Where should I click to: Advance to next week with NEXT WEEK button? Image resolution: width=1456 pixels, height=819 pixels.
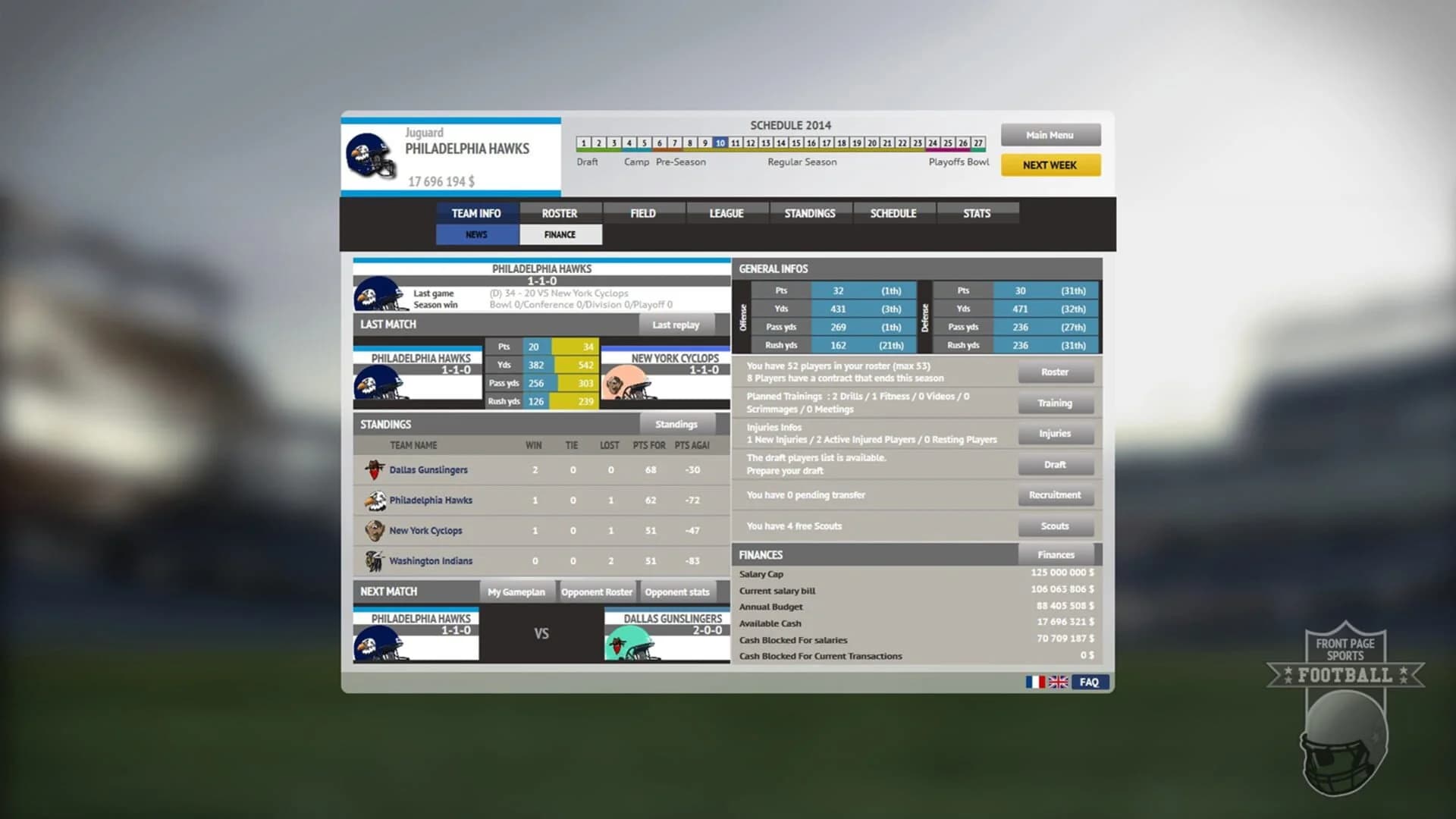[x=1050, y=165]
